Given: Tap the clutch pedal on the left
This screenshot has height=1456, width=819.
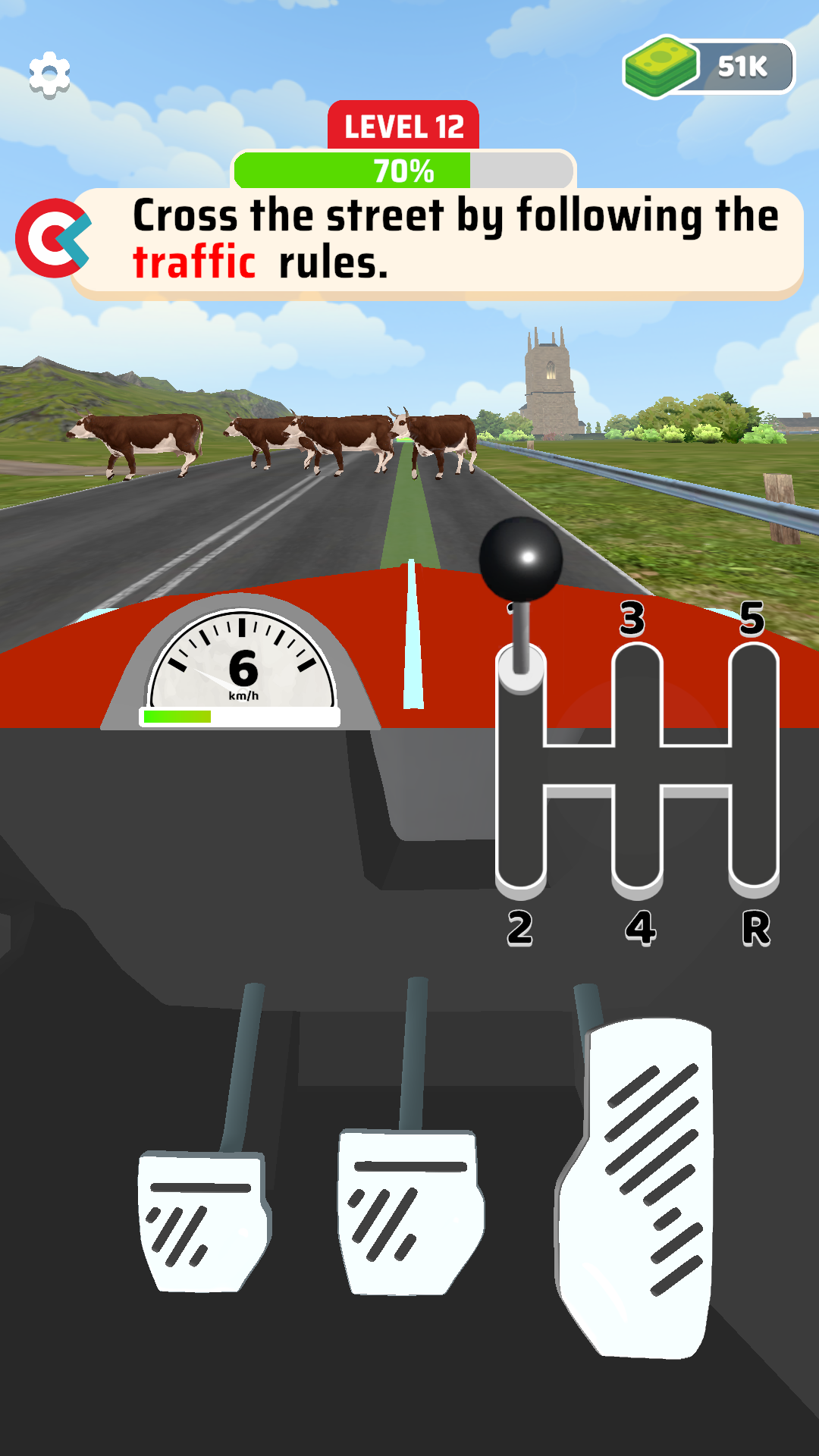Looking at the screenshot, I should pyautogui.click(x=202, y=1219).
